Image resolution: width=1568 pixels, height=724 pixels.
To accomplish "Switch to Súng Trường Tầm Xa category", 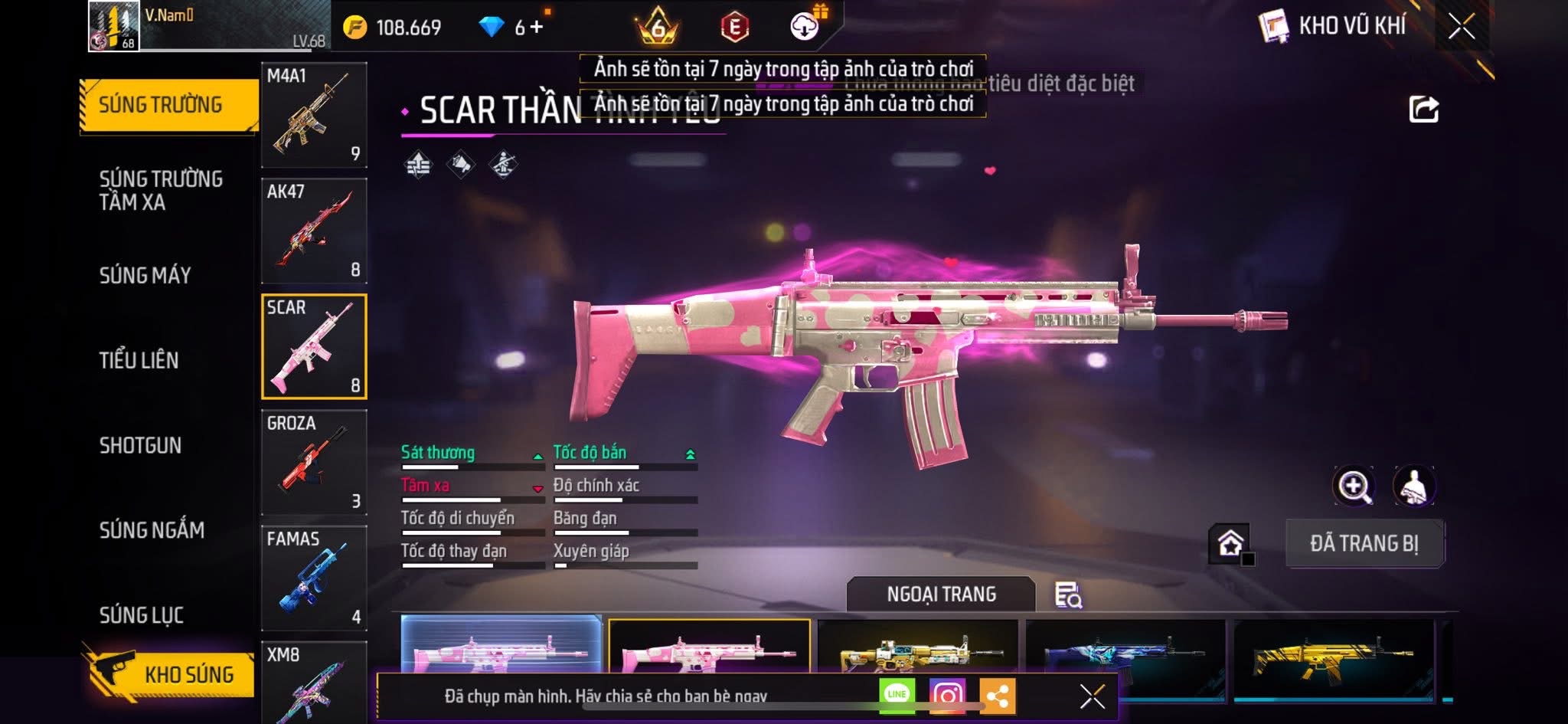I will pos(161,190).
